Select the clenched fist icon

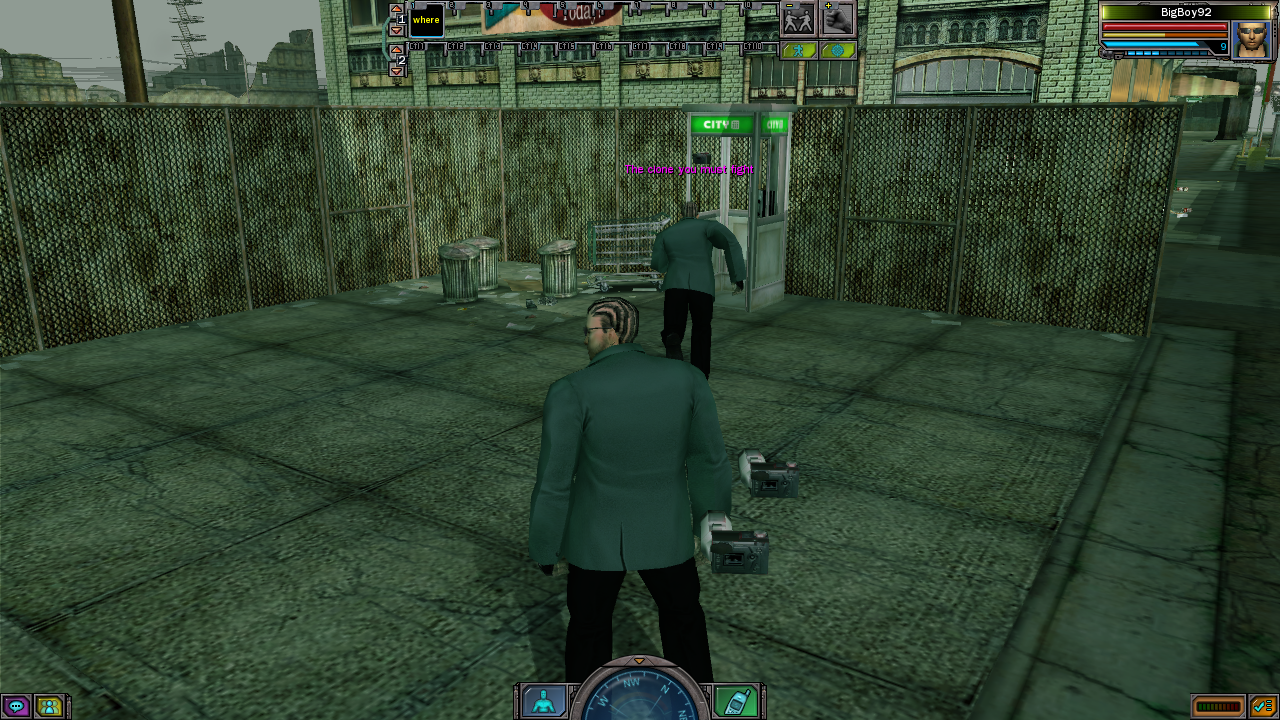click(x=838, y=18)
